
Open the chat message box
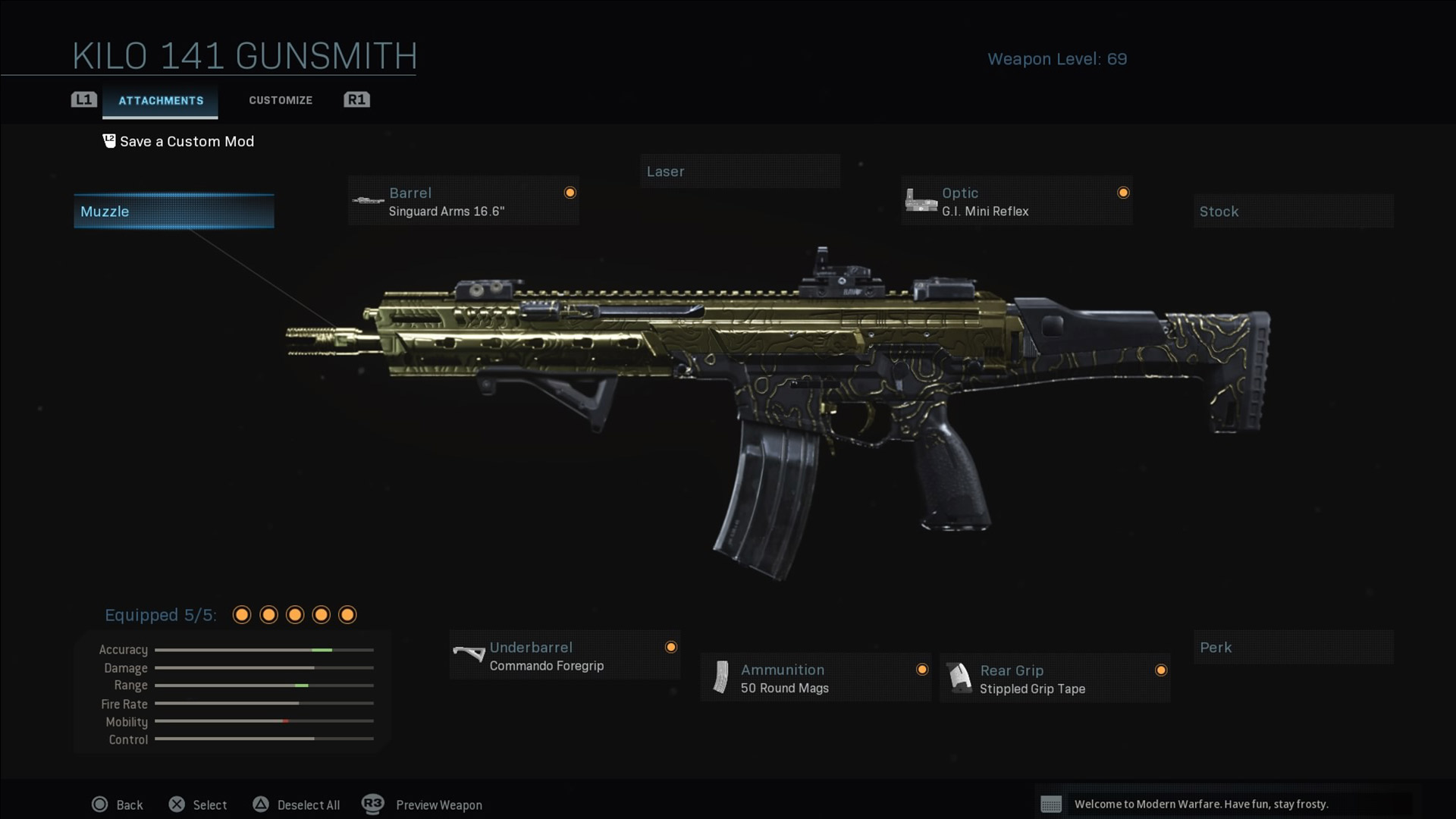pyautogui.click(x=1222, y=804)
